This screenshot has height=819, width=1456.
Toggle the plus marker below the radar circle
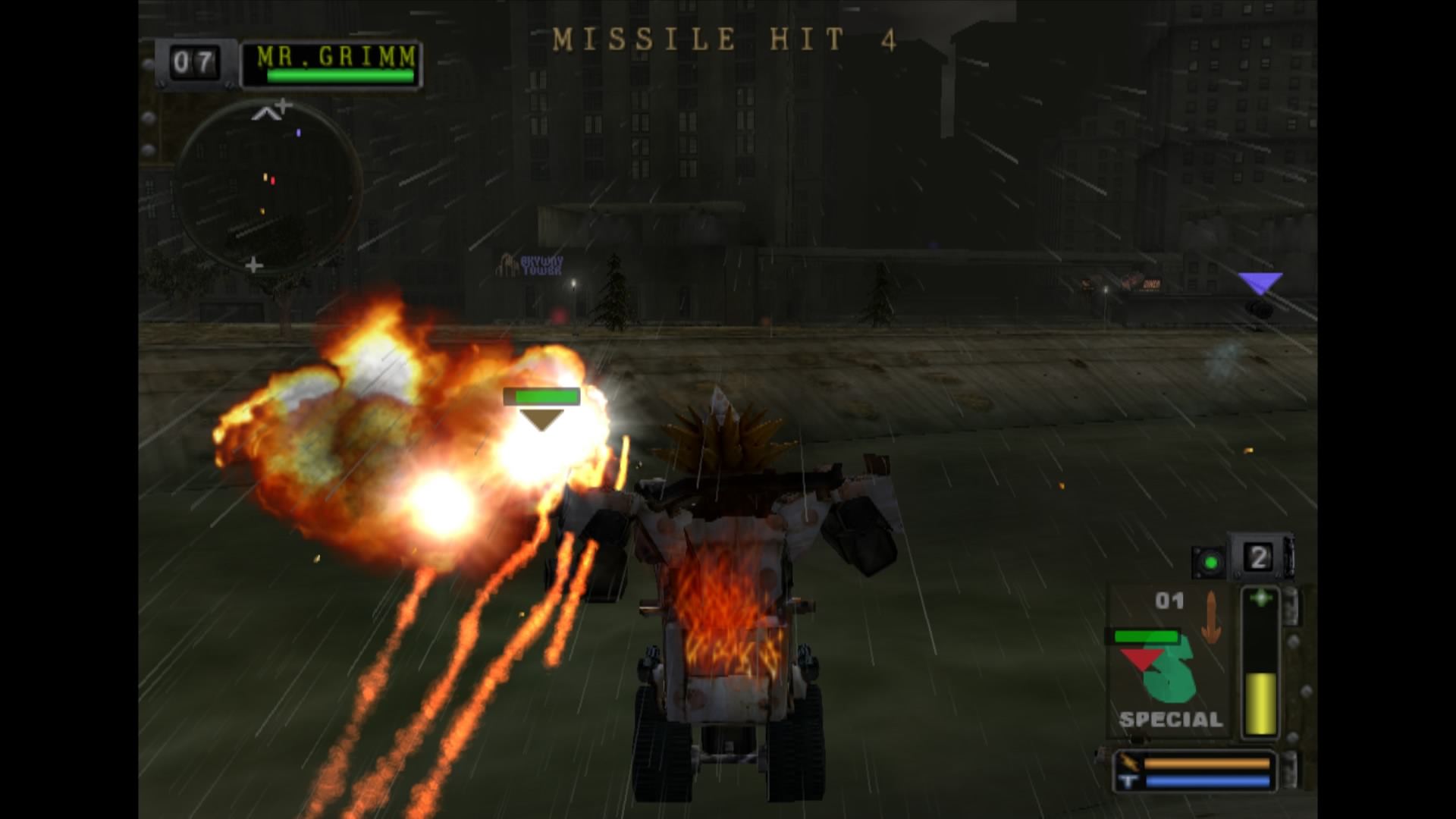coord(254,265)
